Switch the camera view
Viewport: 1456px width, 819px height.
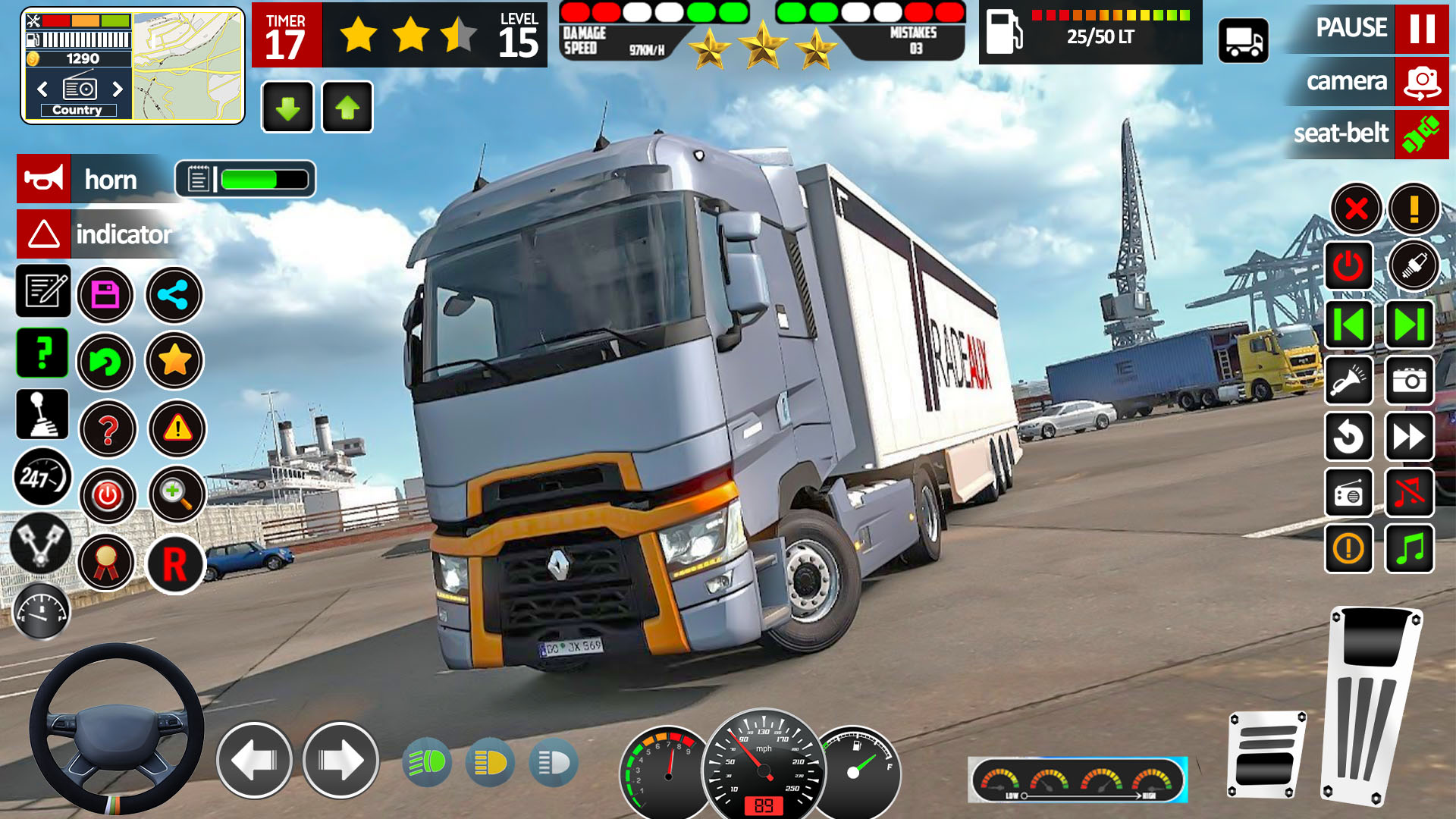click(x=1421, y=81)
